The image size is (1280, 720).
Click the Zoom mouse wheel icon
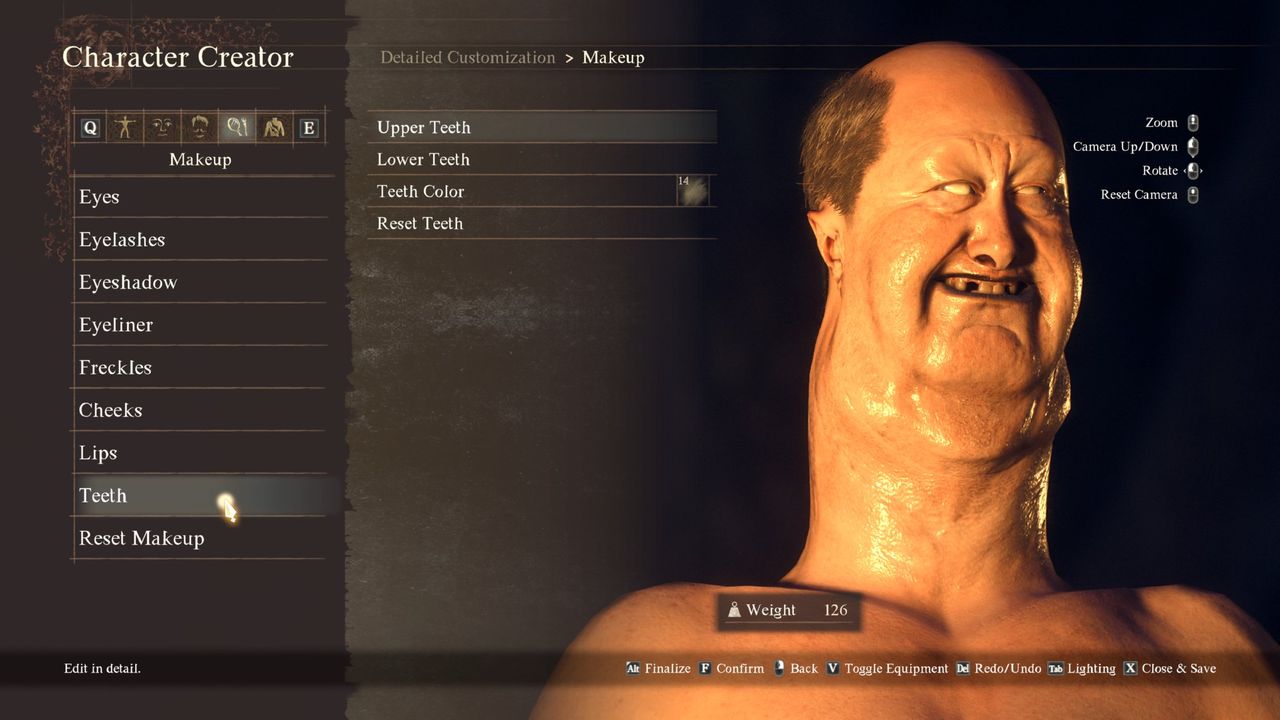[x=1192, y=122]
